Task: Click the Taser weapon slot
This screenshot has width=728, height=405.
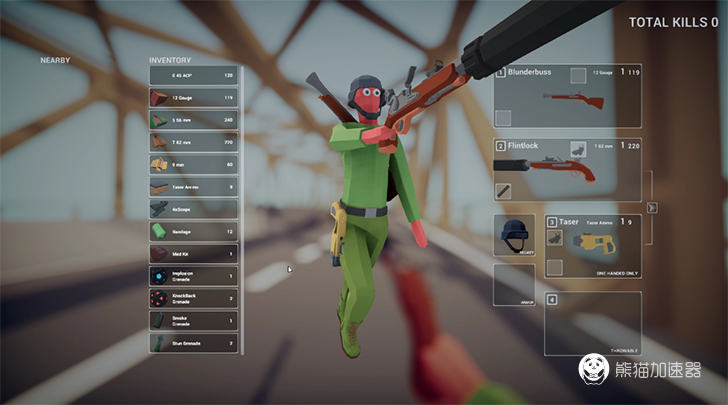Action: tap(592, 245)
